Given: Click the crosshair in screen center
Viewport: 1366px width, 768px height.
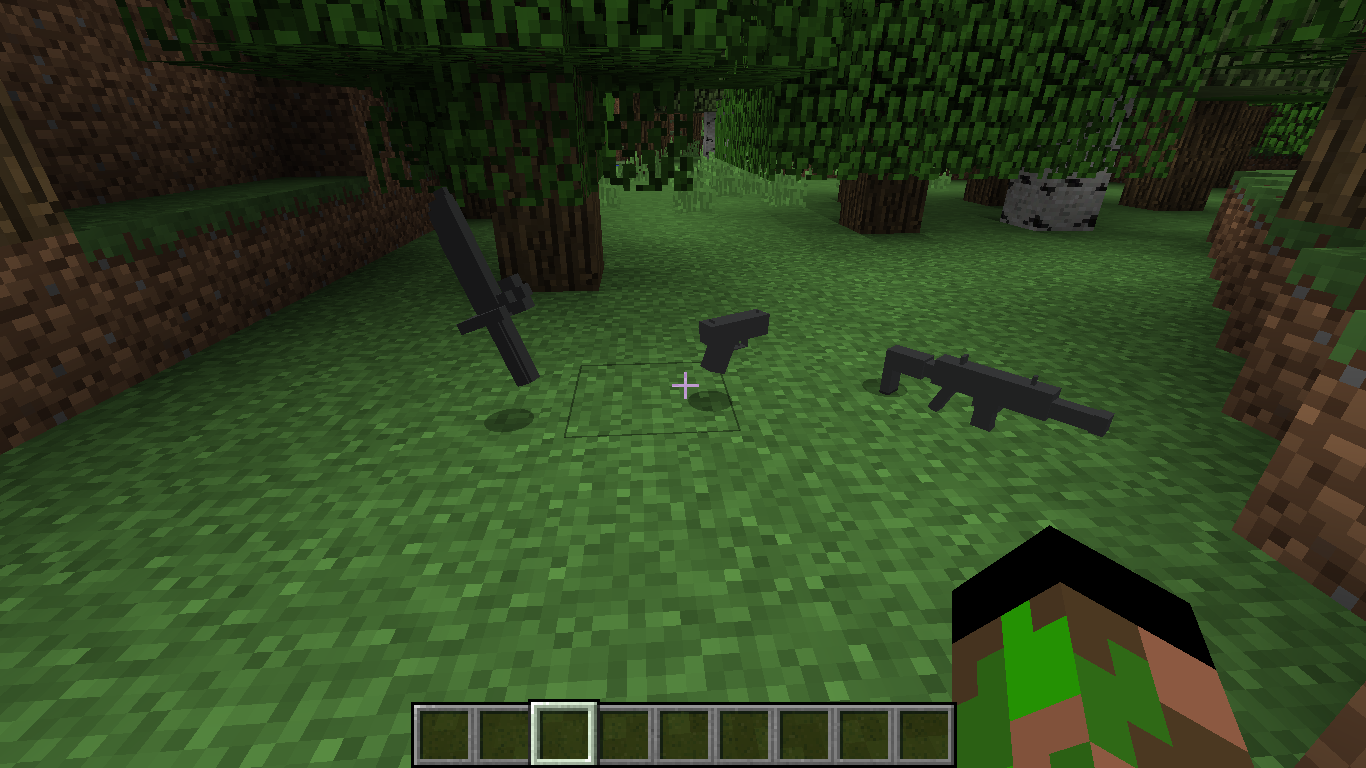Looking at the screenshot, I should tap(685, 384).
